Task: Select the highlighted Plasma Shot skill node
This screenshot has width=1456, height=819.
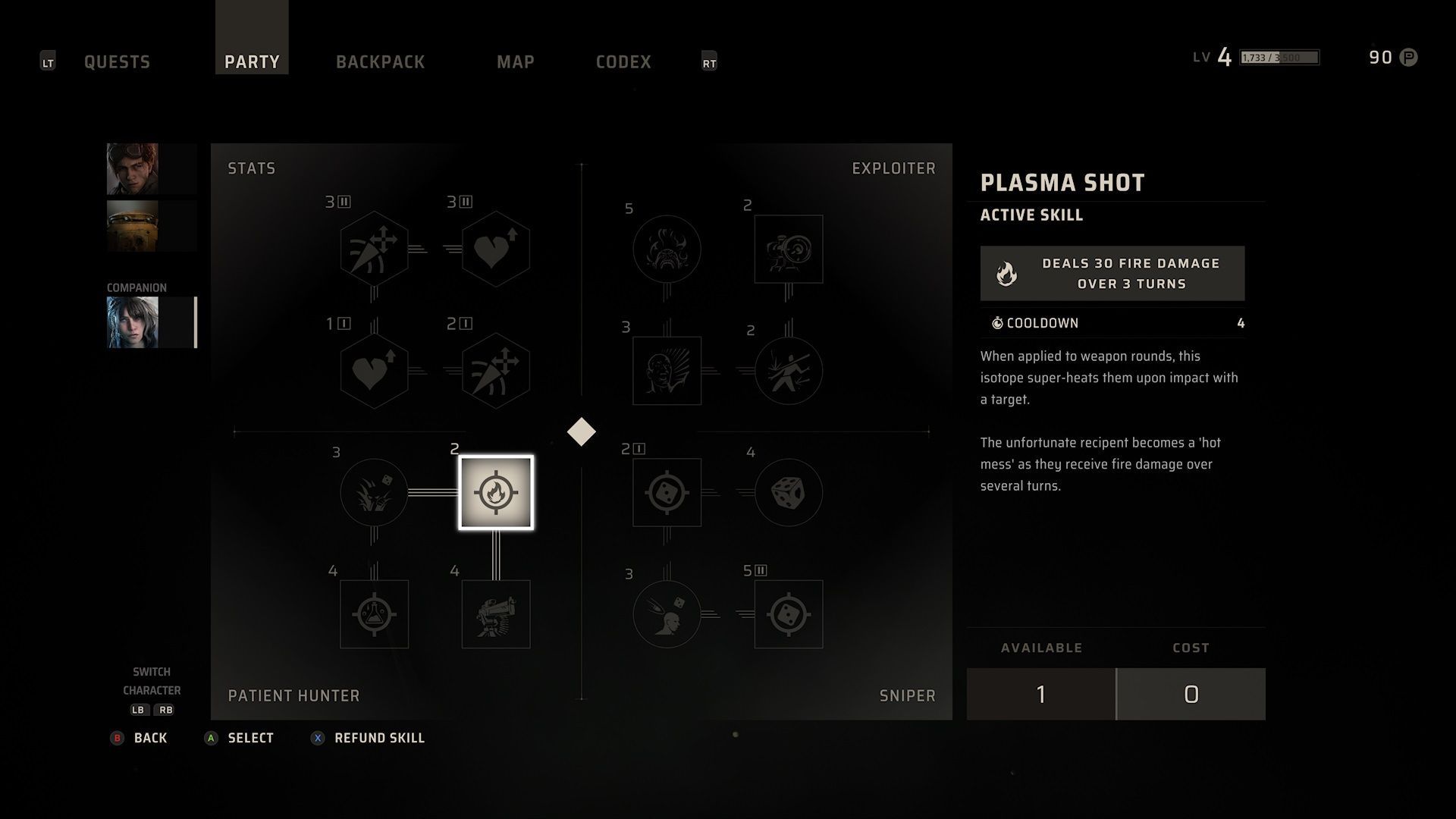Action: click(x=496, y=492)
